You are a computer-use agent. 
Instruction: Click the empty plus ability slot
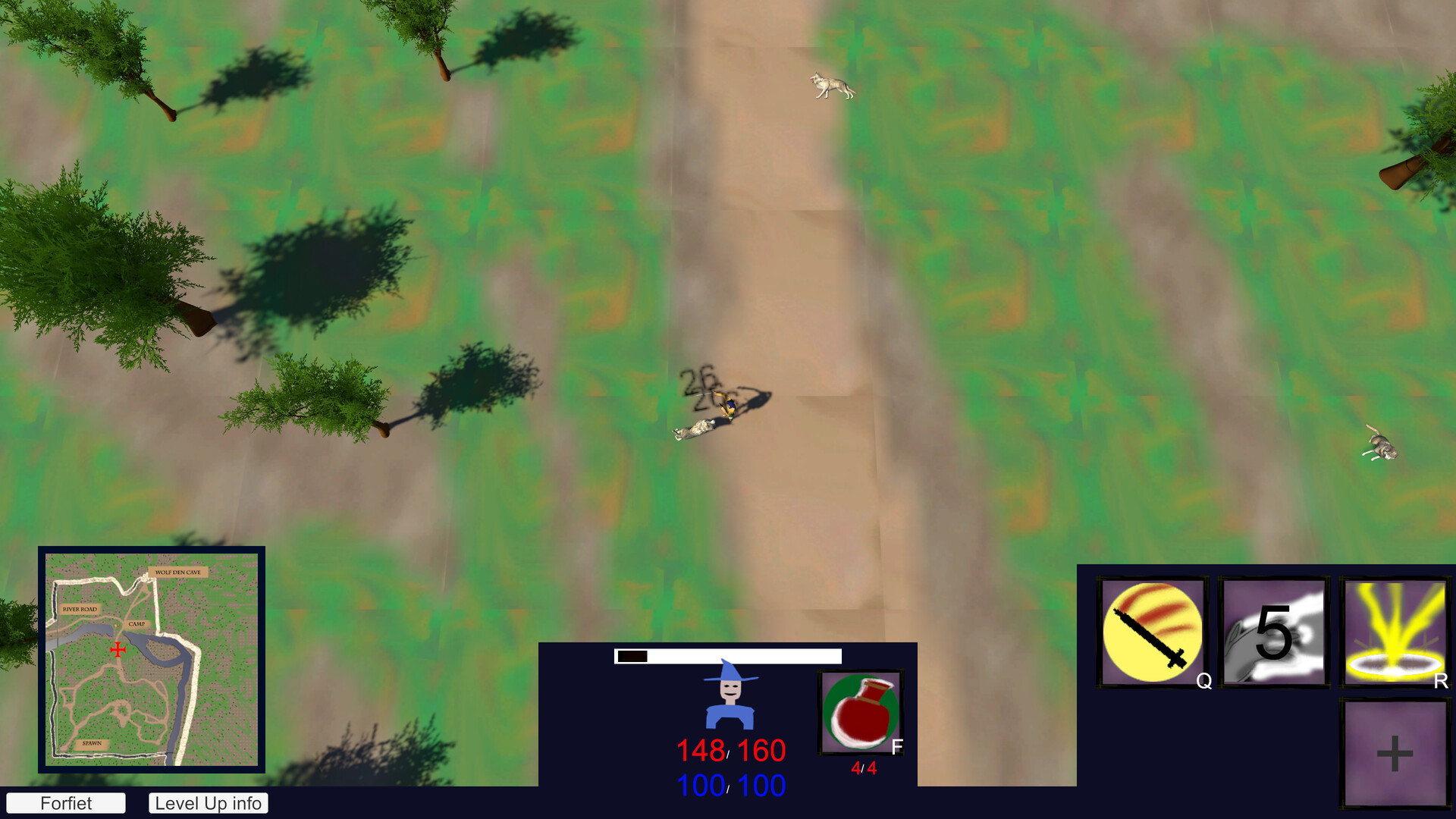coord(1395,752)
